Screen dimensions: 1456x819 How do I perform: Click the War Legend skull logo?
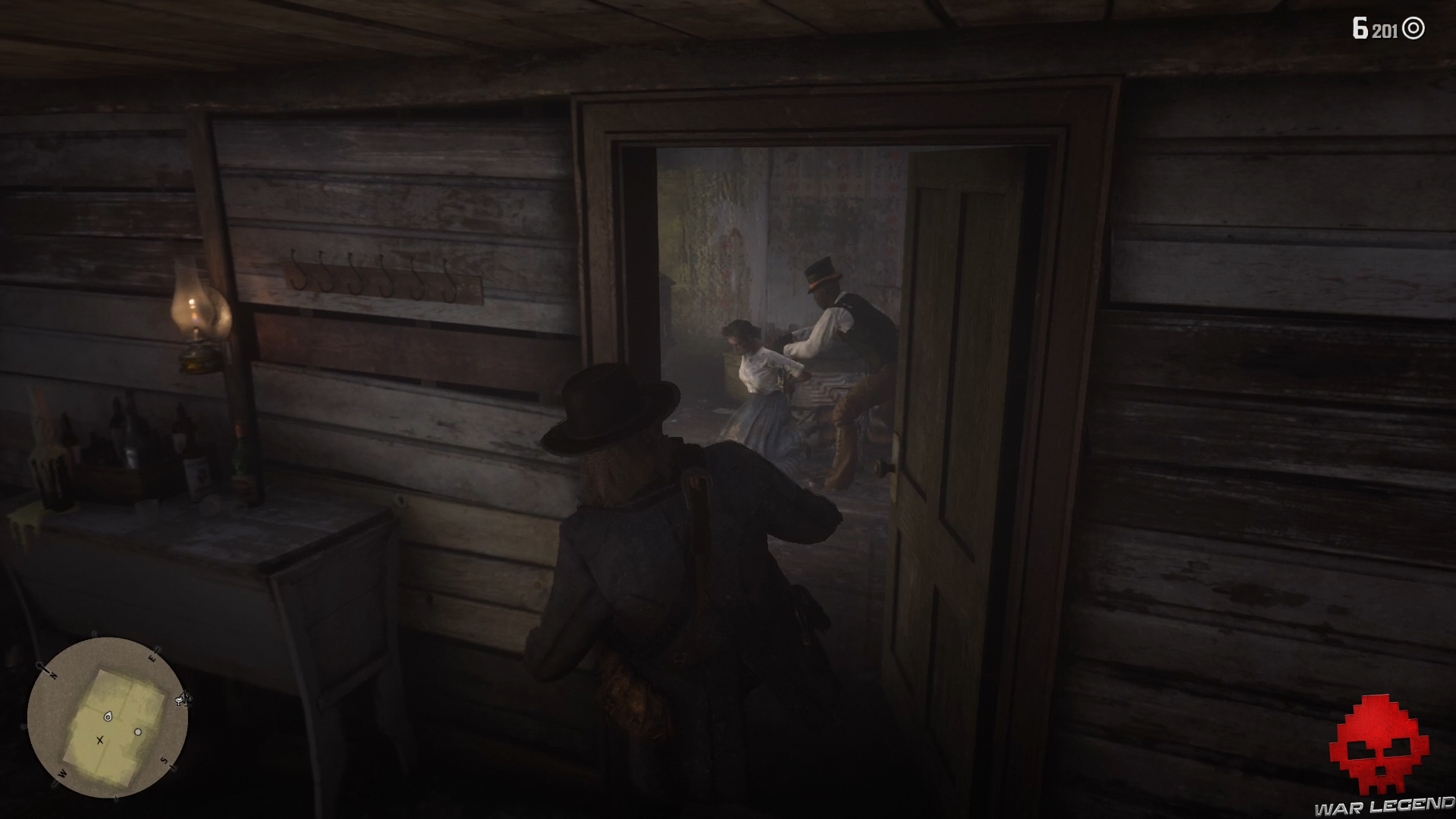pos(1378,743)
